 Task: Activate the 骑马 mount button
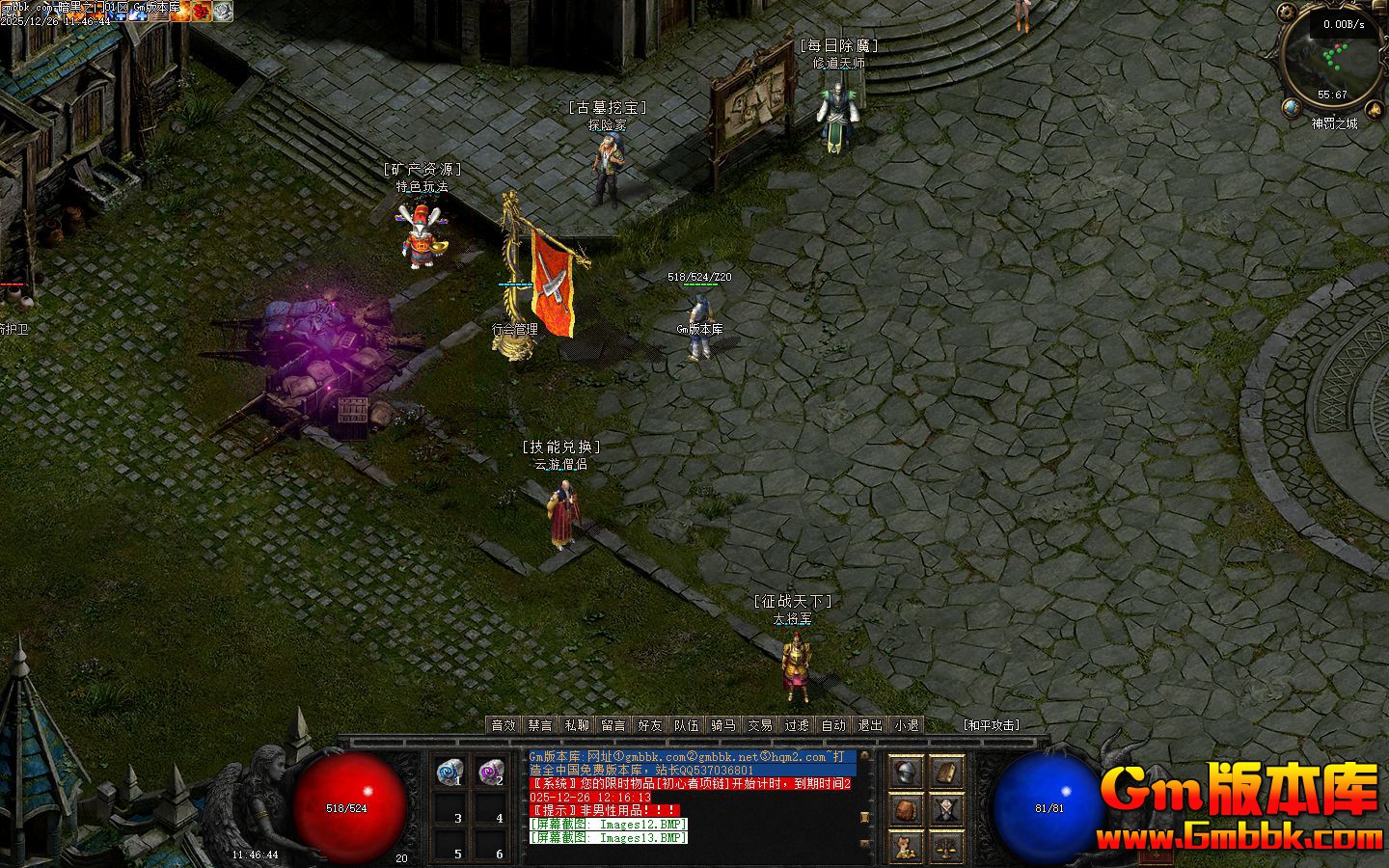[x=723, y=725]
